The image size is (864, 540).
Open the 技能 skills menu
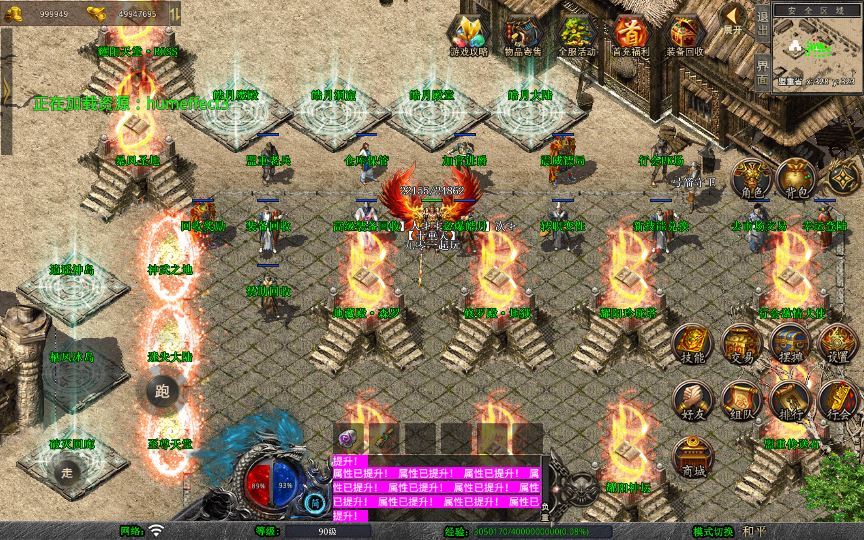tap(692, 344)
